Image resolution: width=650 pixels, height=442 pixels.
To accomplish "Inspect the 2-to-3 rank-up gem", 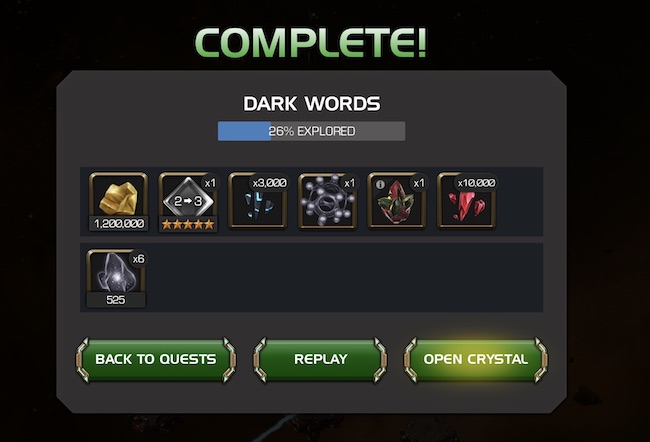I will point(188,198).
